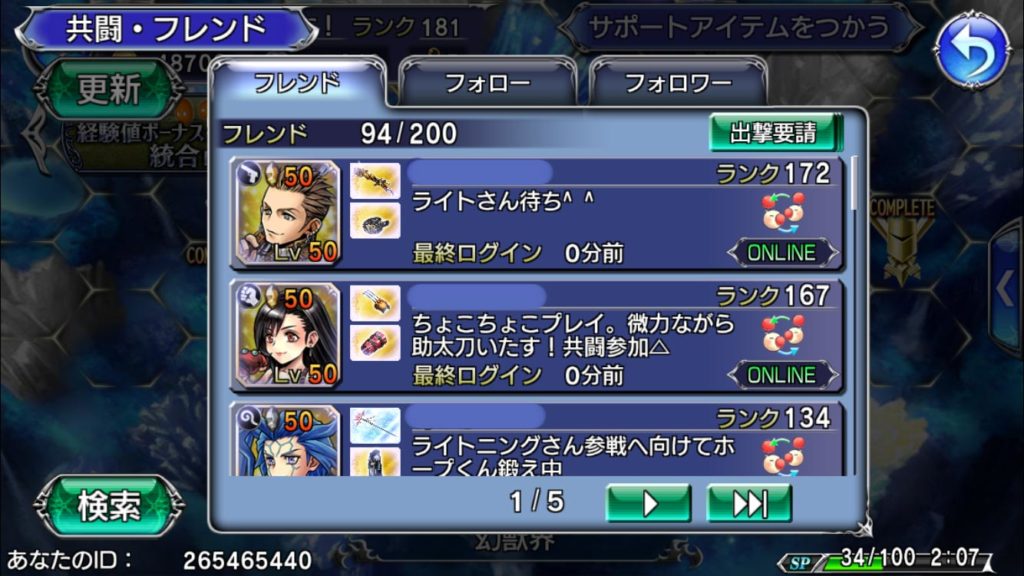
Task: Go to the next friend list page
Action: tap(648, 503)
